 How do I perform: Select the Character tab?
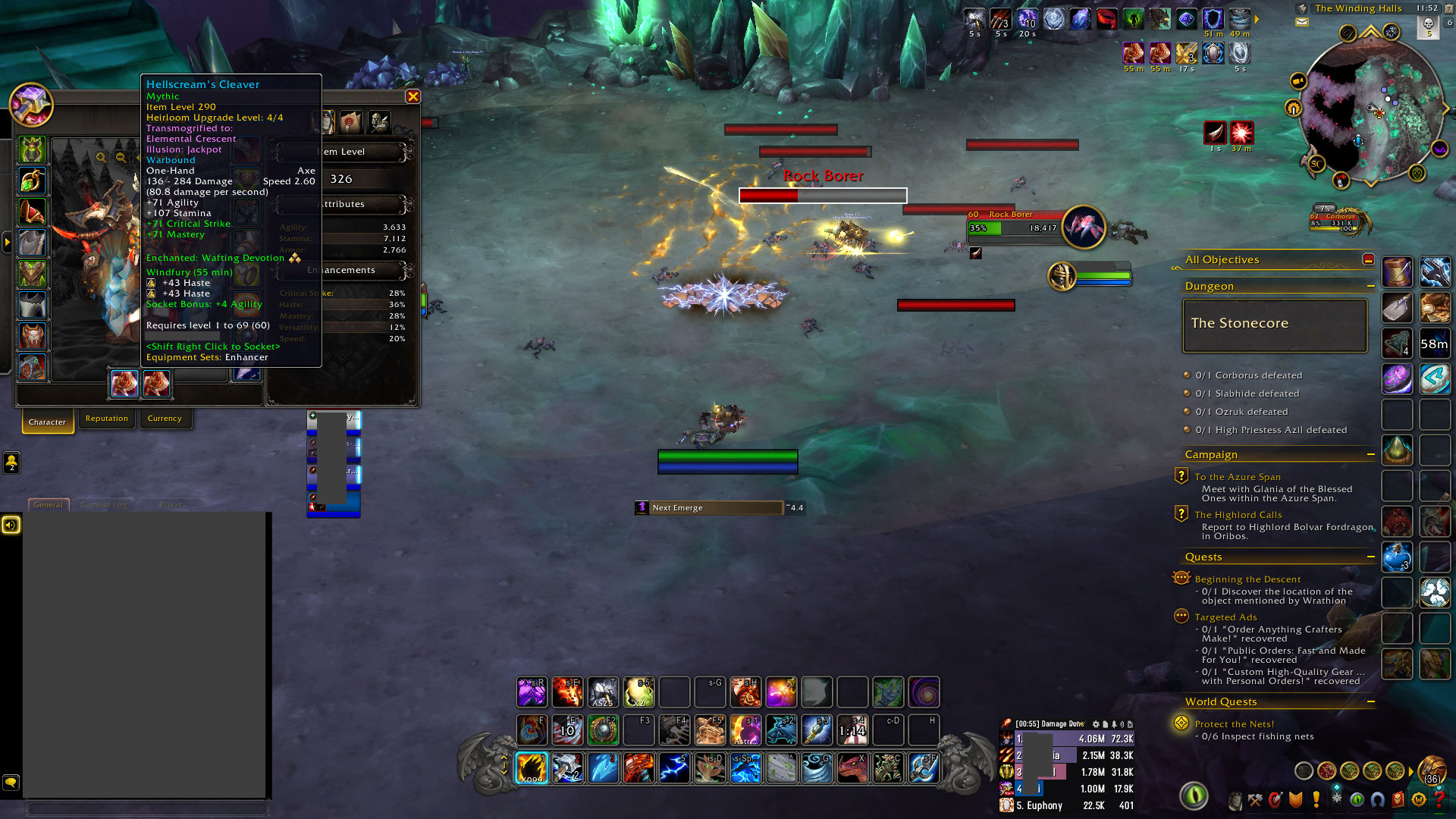tap(47, 422)
